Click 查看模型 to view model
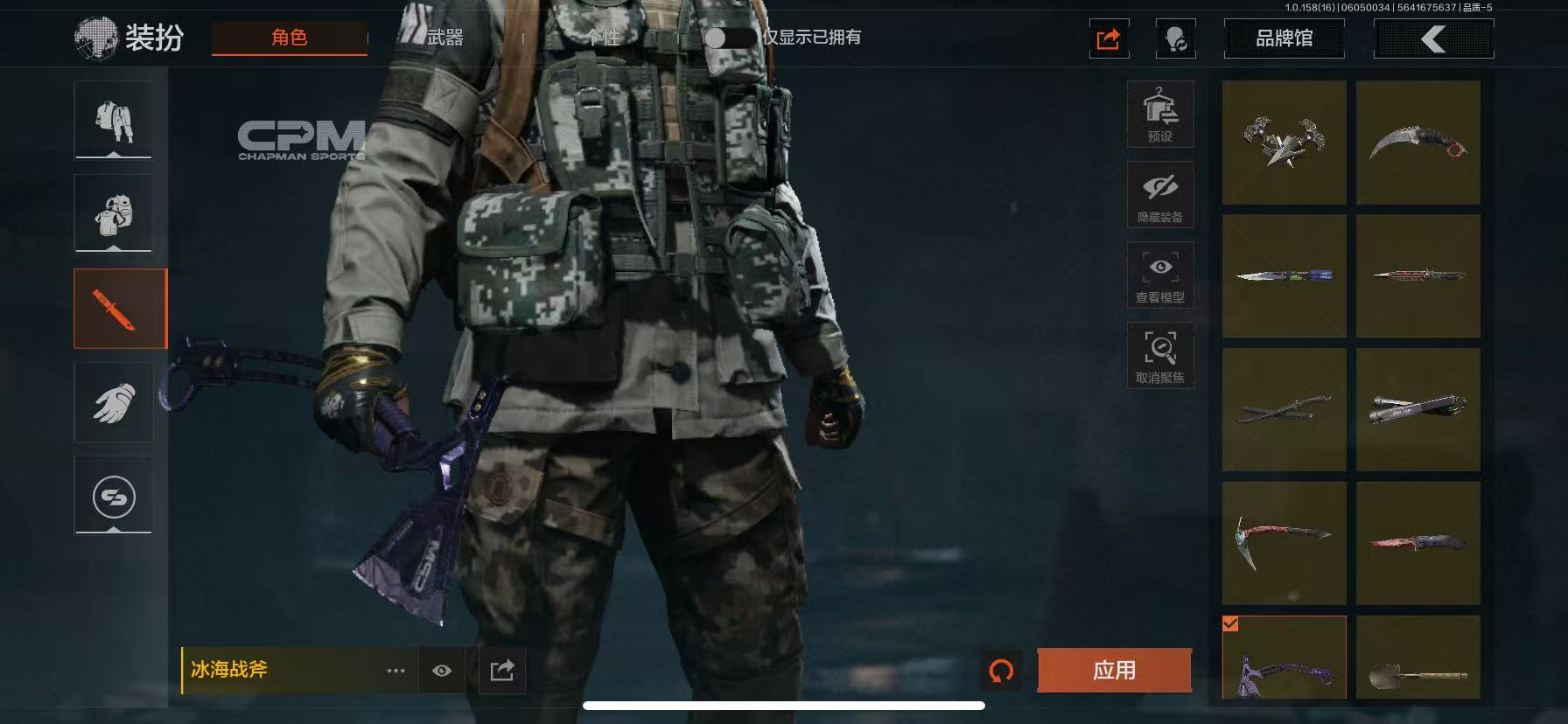The image size is (1568, 724). click(x=1160, y=275)
